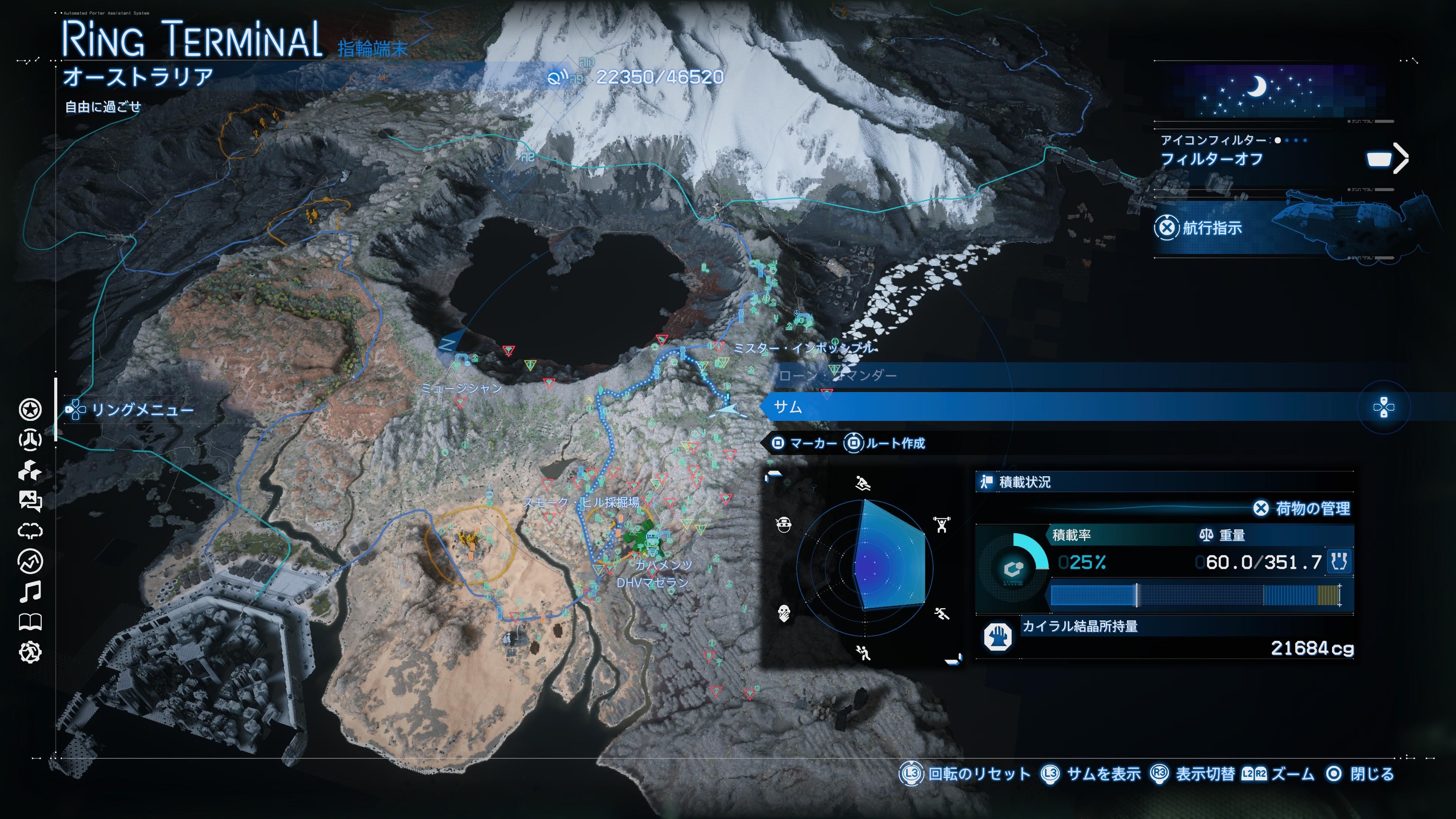Select the 航行指示 navigation command
1456x819 pixels.
click(1211, 228)
